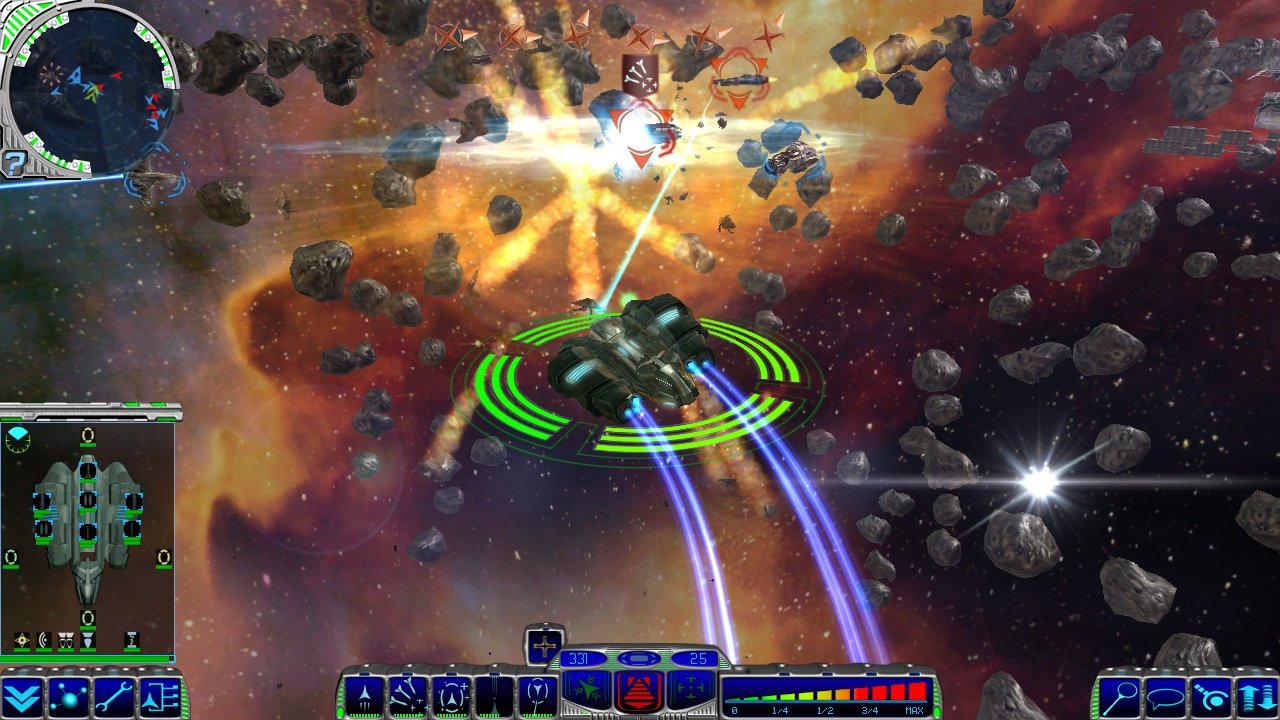Toggle the beam weapon slot with reticle icon
This screenshot has height=720, width=1280.
pyautogui.click(x=452, y=692)
